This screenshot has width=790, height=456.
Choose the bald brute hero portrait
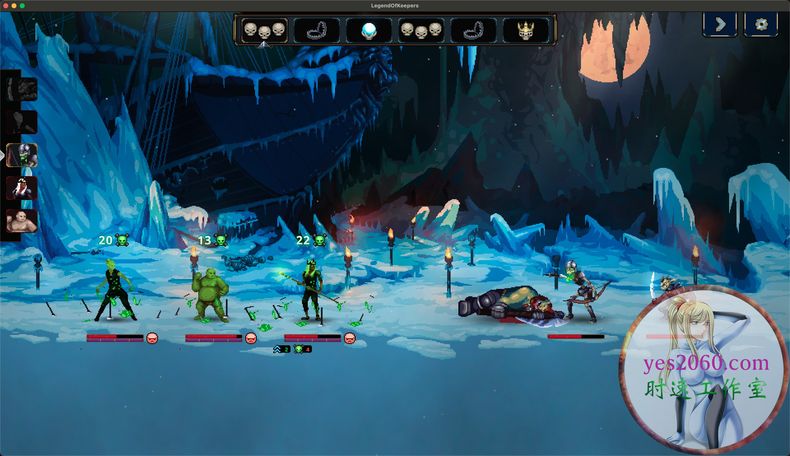coord(21,221)
